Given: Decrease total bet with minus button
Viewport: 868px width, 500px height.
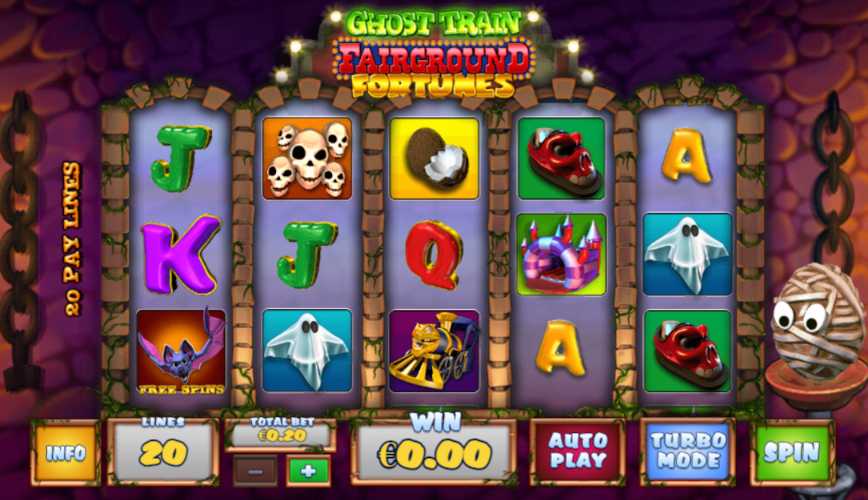Looking at the screenshot, I should [x=254, y=470].
